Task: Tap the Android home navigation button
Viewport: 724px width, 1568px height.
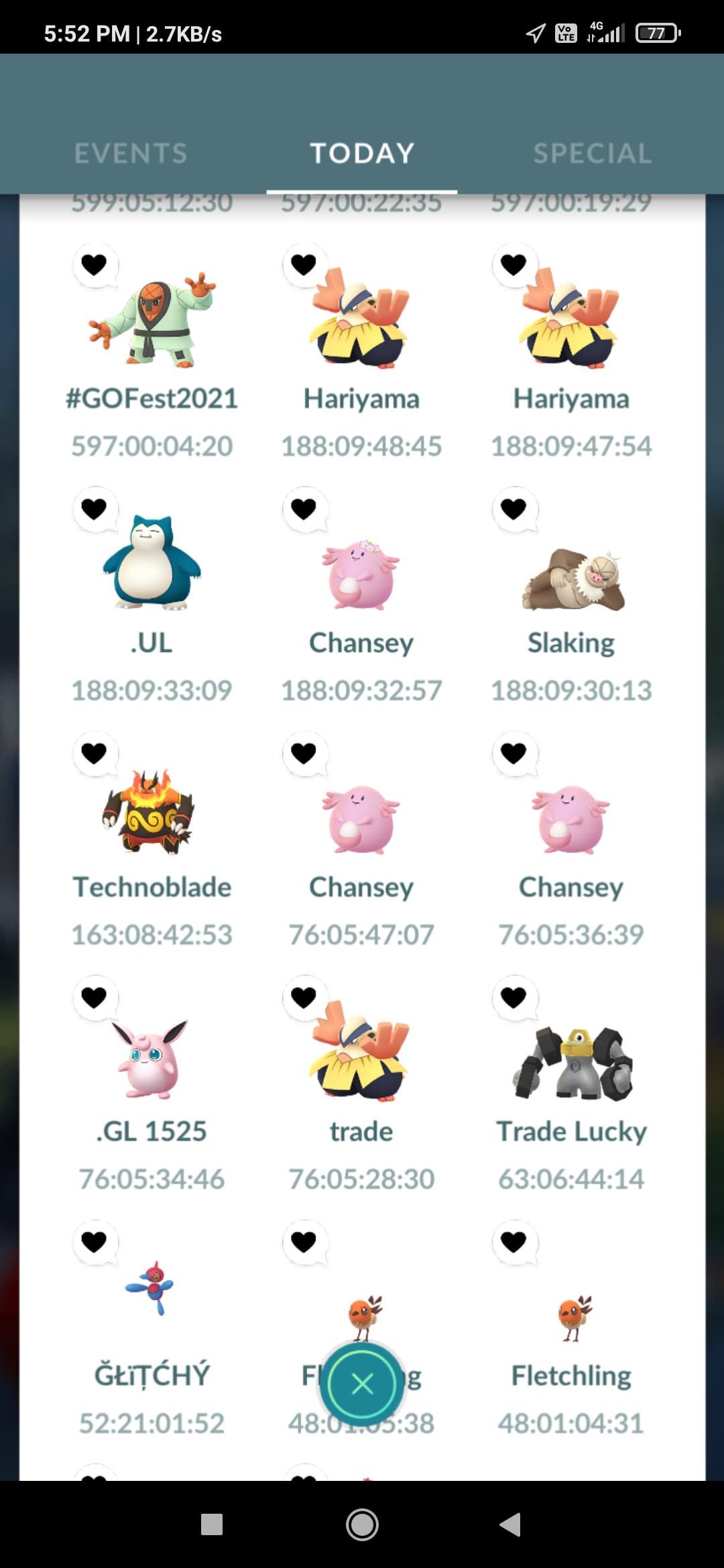Action: click(362, 1524)
